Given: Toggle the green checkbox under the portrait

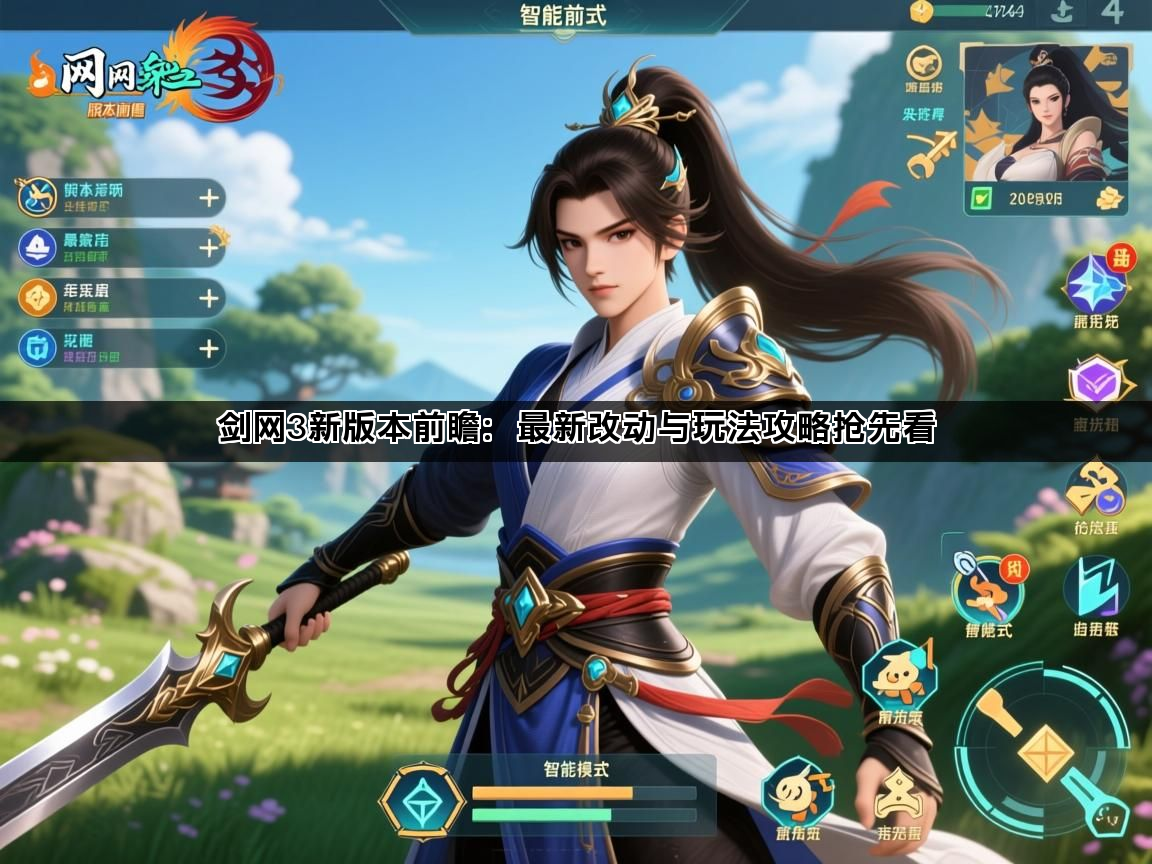Looking at the screenshot, I should [982, 198].
